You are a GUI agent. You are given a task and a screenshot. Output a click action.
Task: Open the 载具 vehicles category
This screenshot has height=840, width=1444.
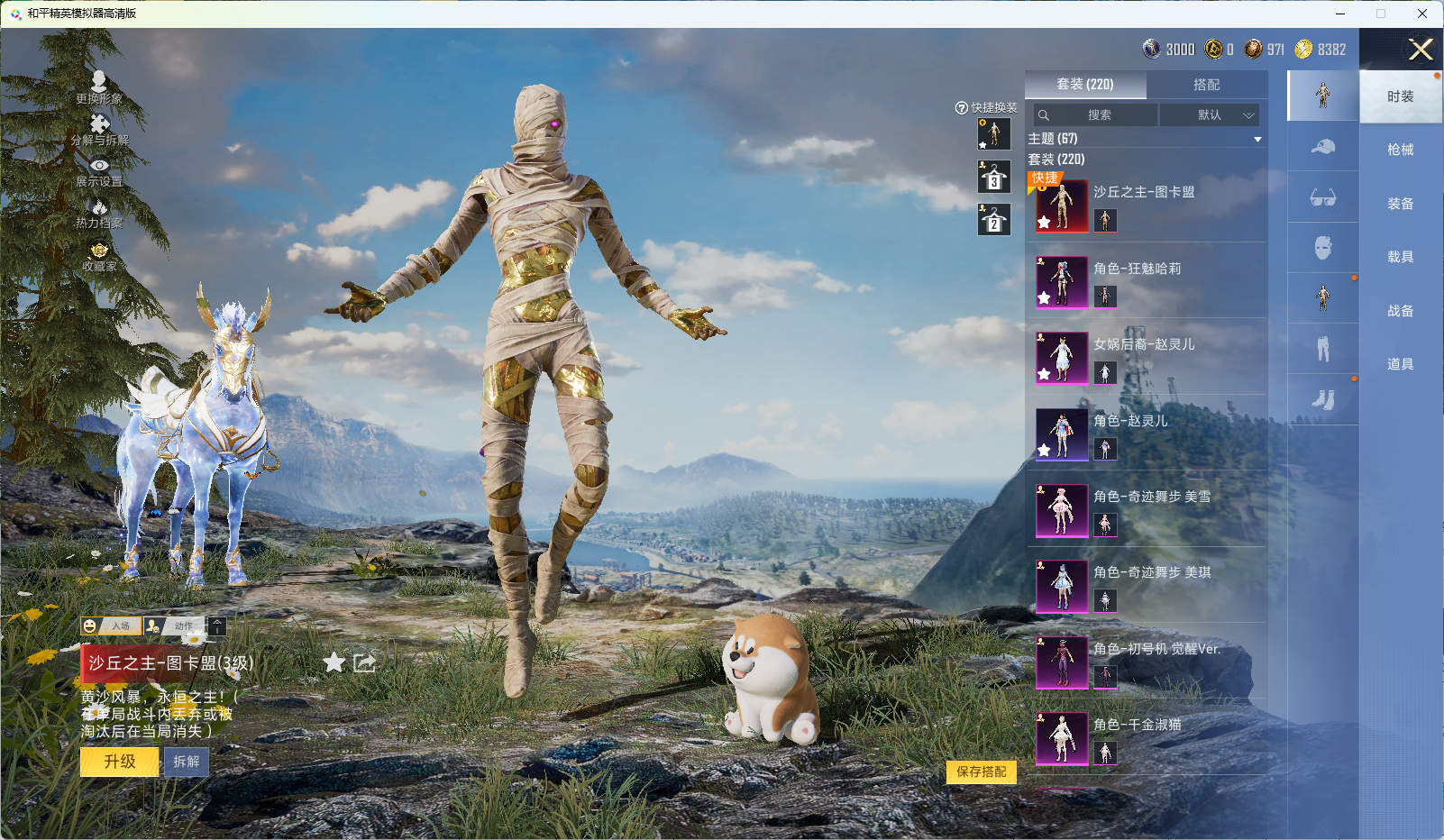click(x=1400, y=257)
